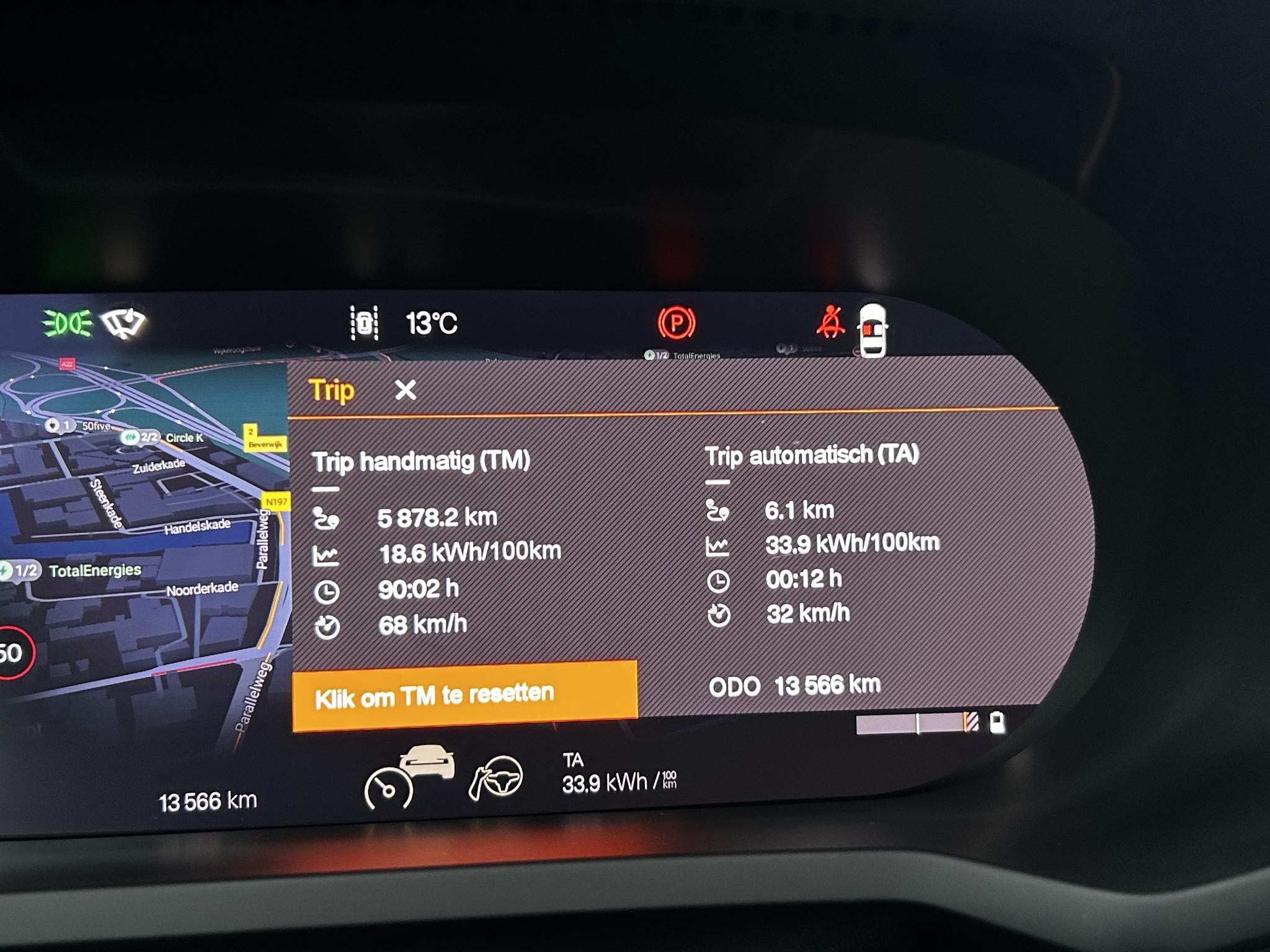Select the TA consumption readout widget
Image resolution: width=1270 pixels, height=952 pixels.
tap(618, 774)
